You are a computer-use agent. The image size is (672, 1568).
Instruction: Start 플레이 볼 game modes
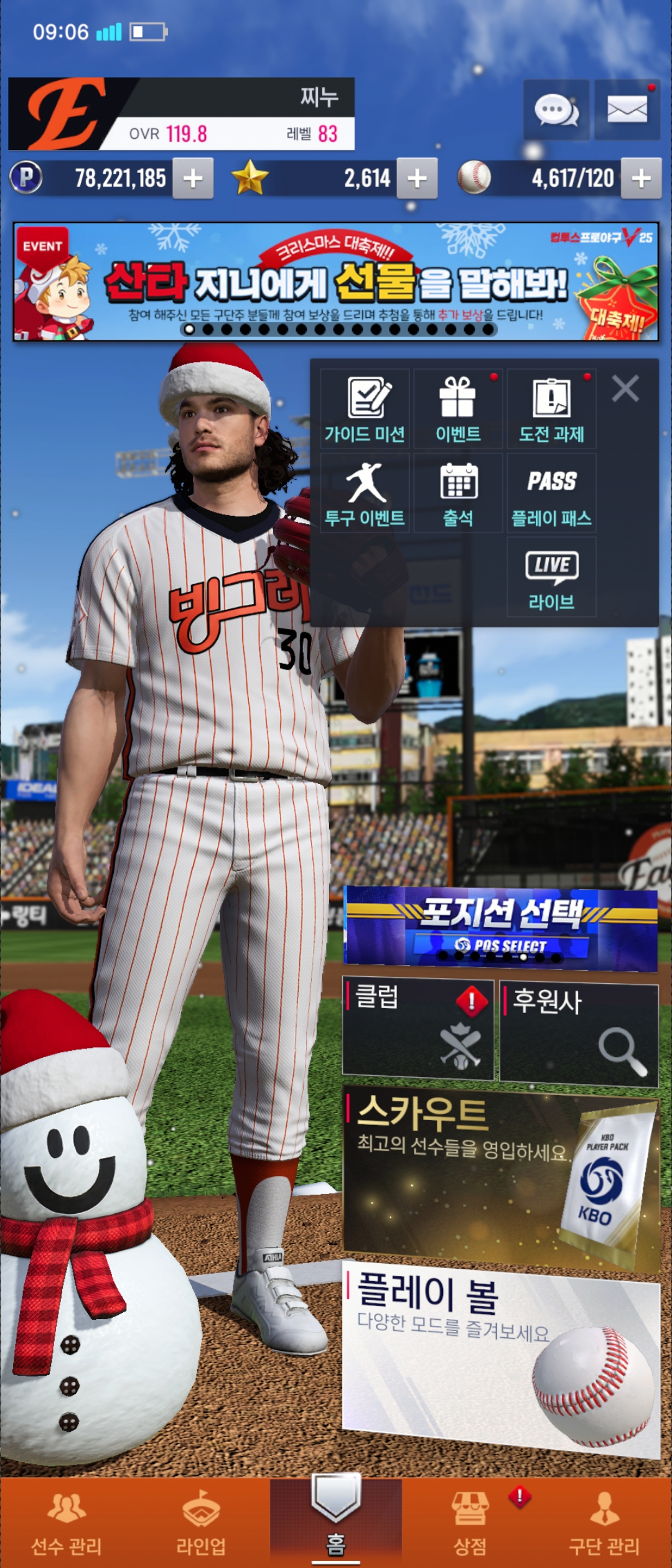coord(501,1356)
